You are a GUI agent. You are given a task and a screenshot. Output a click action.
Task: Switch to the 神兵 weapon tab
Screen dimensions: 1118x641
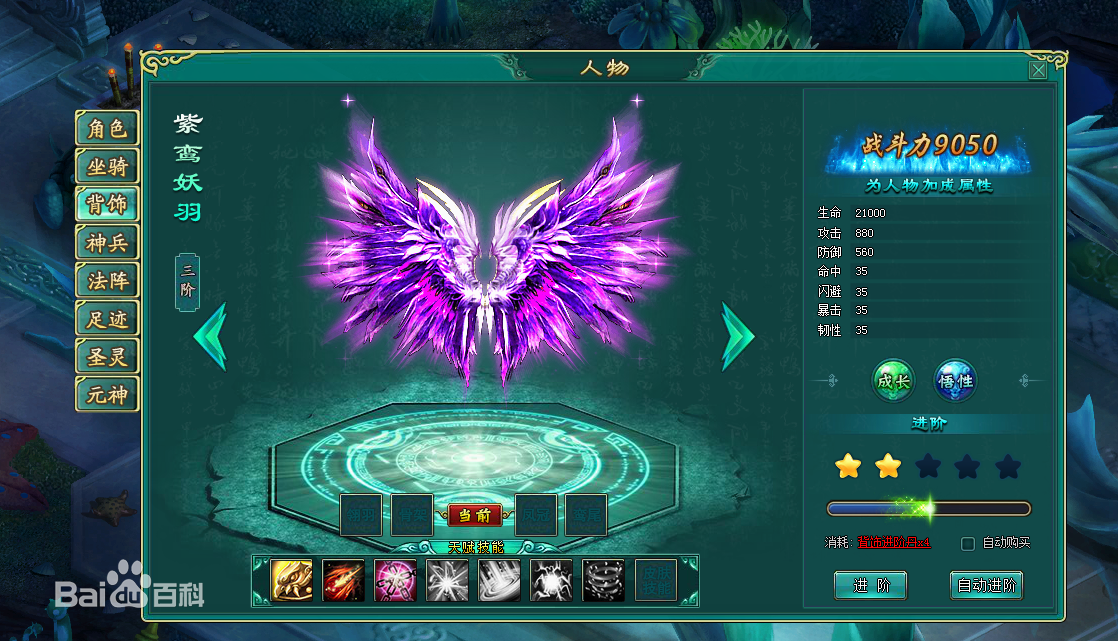106,243
